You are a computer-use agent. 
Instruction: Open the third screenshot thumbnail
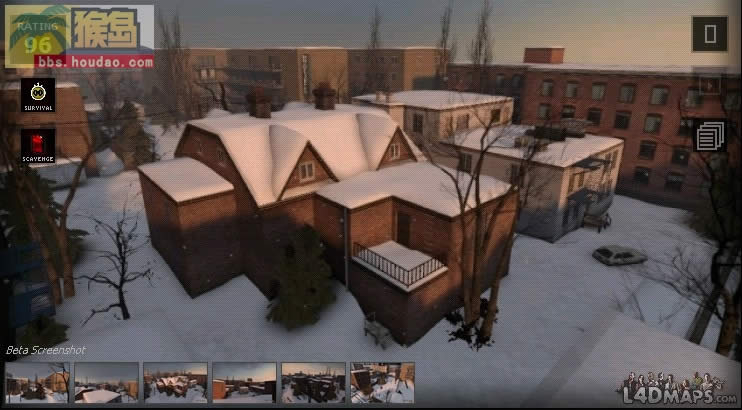[175, 383]
